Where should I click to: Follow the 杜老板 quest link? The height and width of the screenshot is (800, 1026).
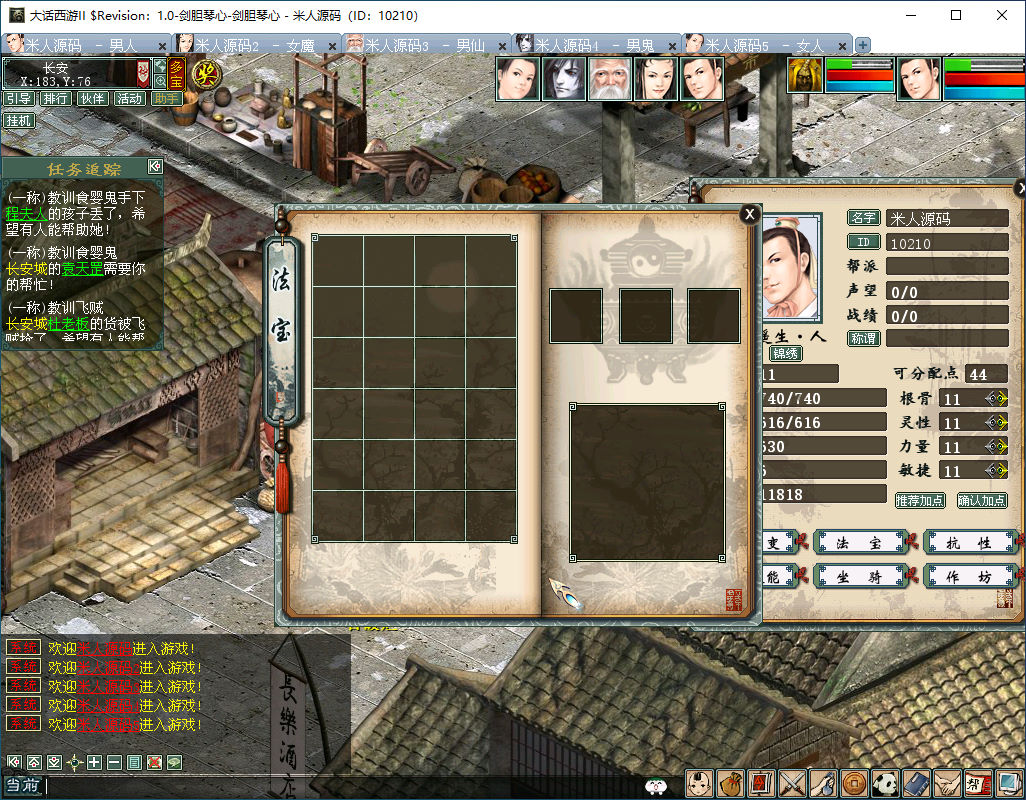(x=68, y=323)
